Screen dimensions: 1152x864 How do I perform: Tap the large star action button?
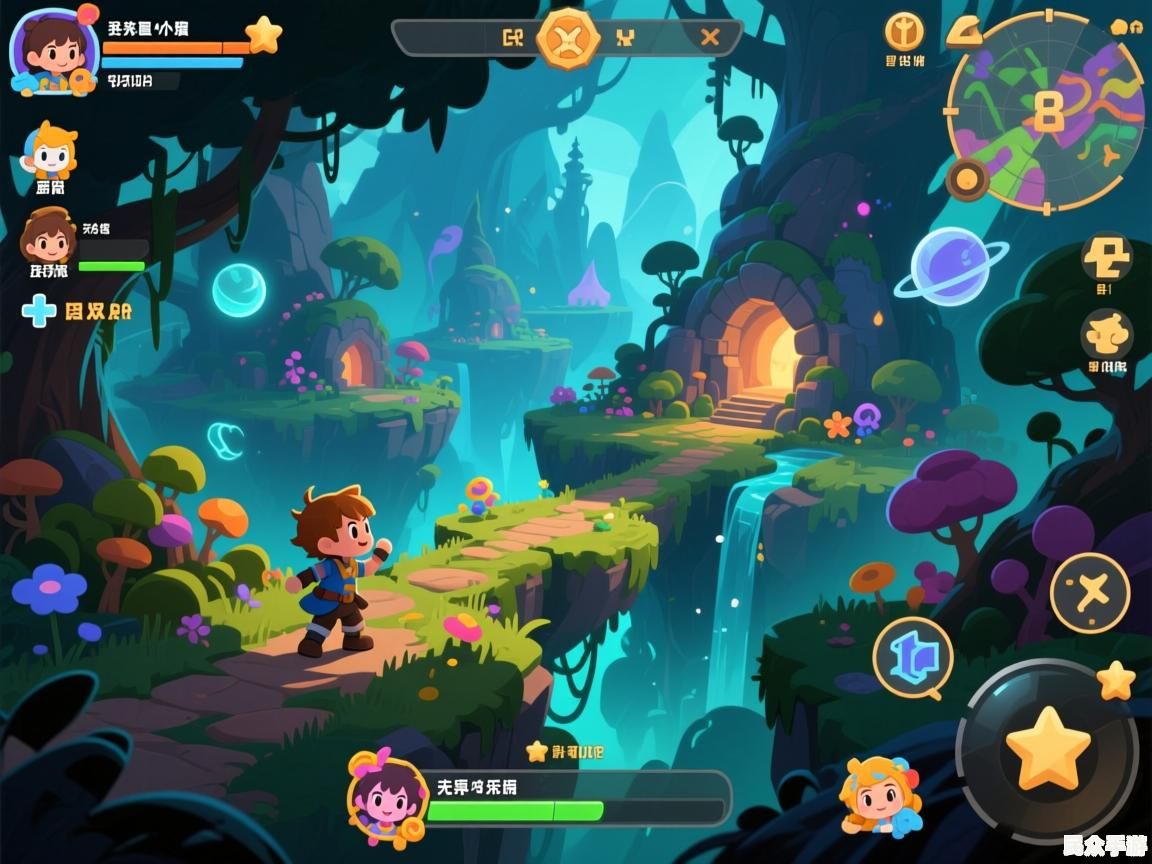pos(1046,748)
